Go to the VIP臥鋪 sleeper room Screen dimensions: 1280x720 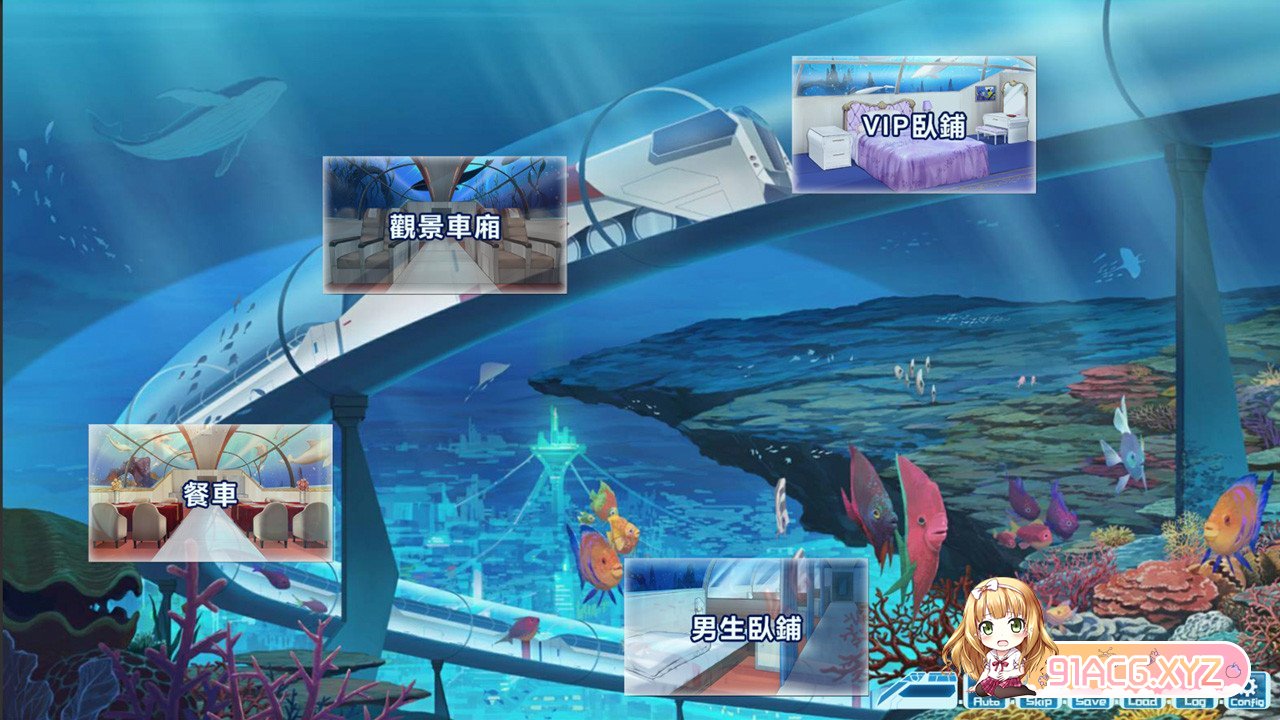click(x=913, y=124)
